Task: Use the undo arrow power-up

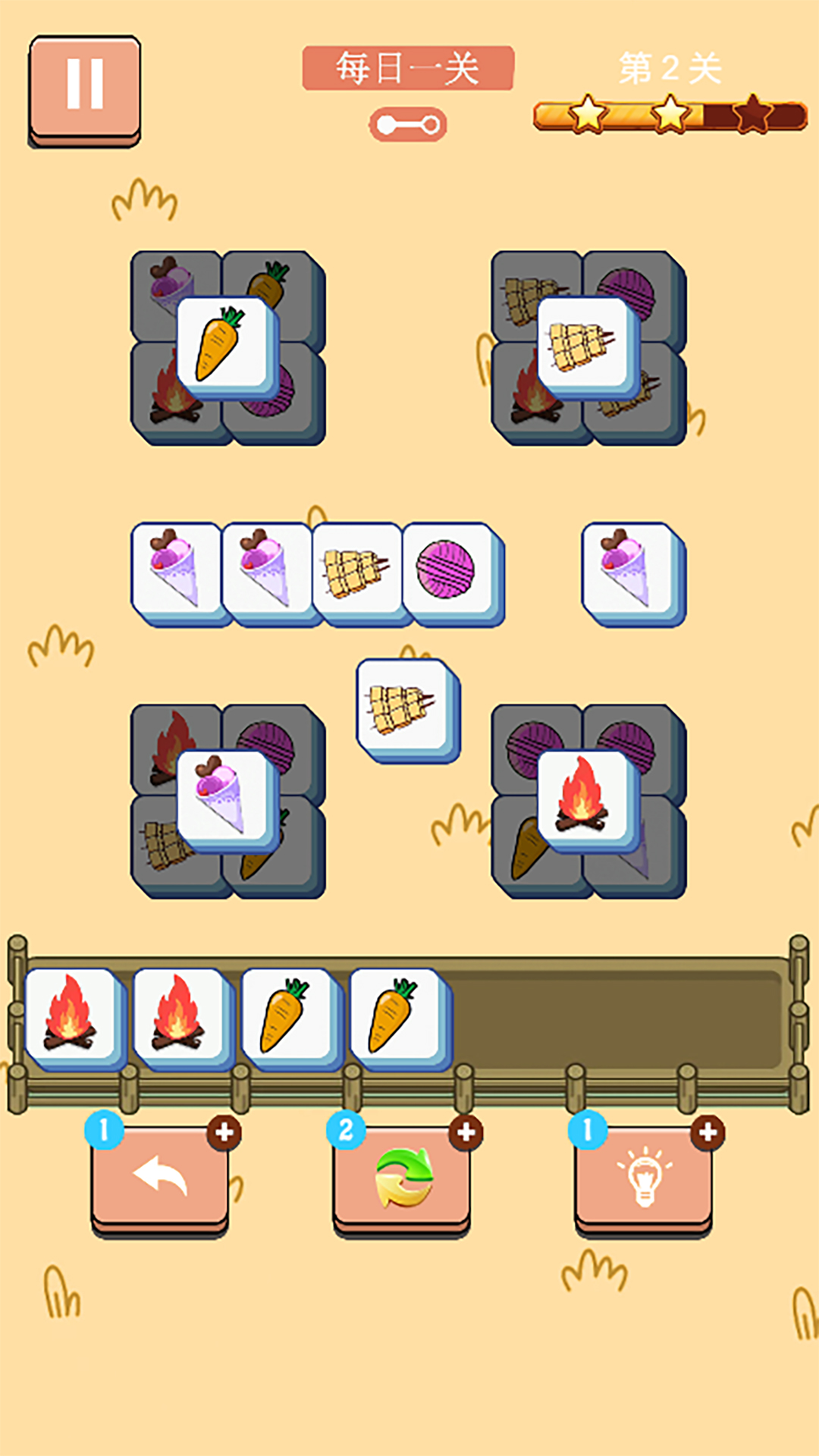Action: click(160, 1177)
